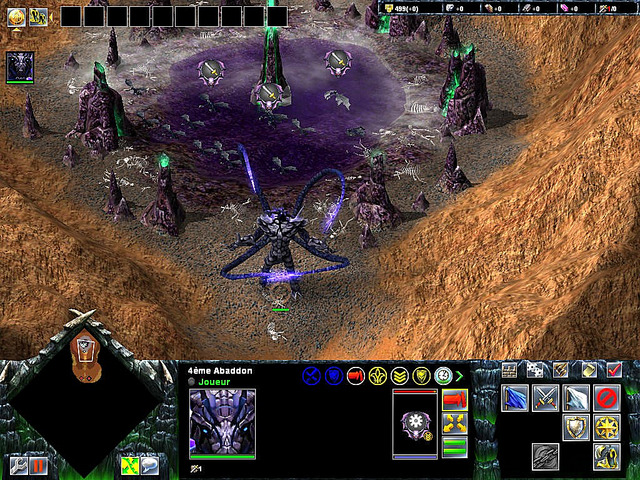
Task: Choose the crossed swords attack command
Action: [545, 398]
